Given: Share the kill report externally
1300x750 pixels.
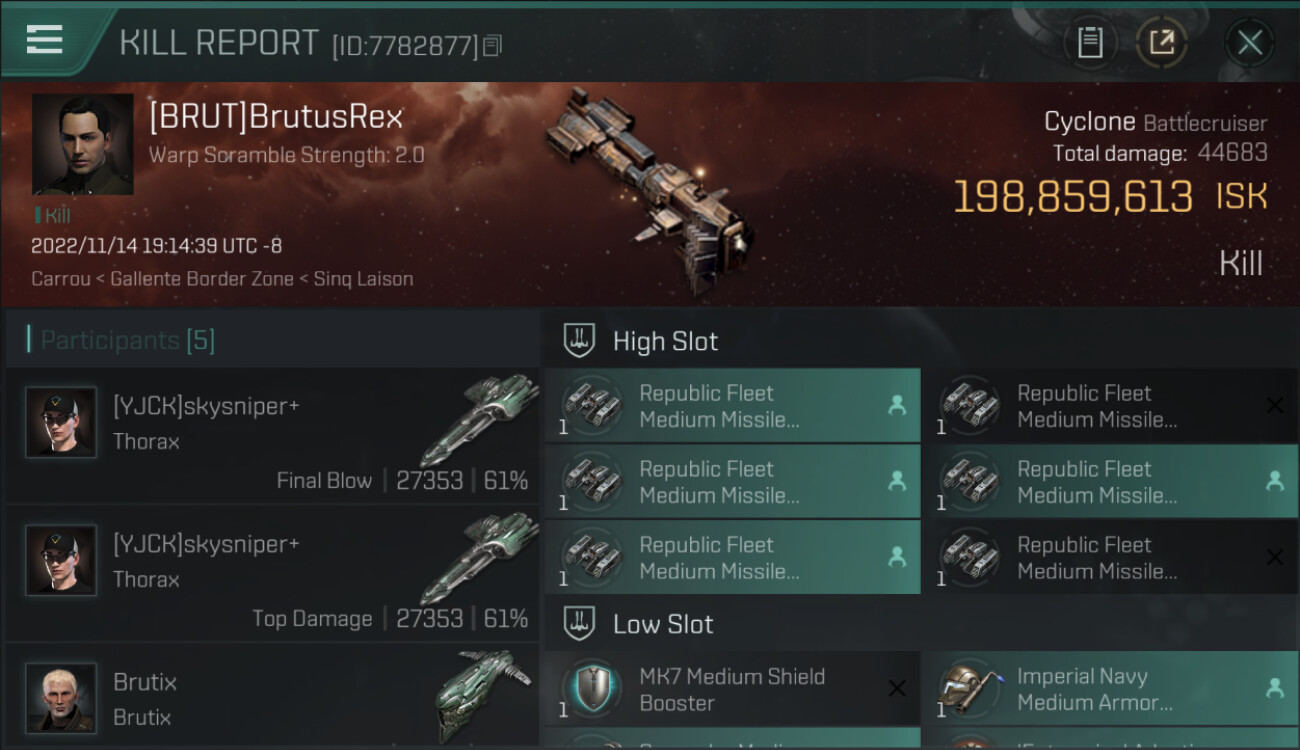Looking at the screenshot, I should (1161, 43).
